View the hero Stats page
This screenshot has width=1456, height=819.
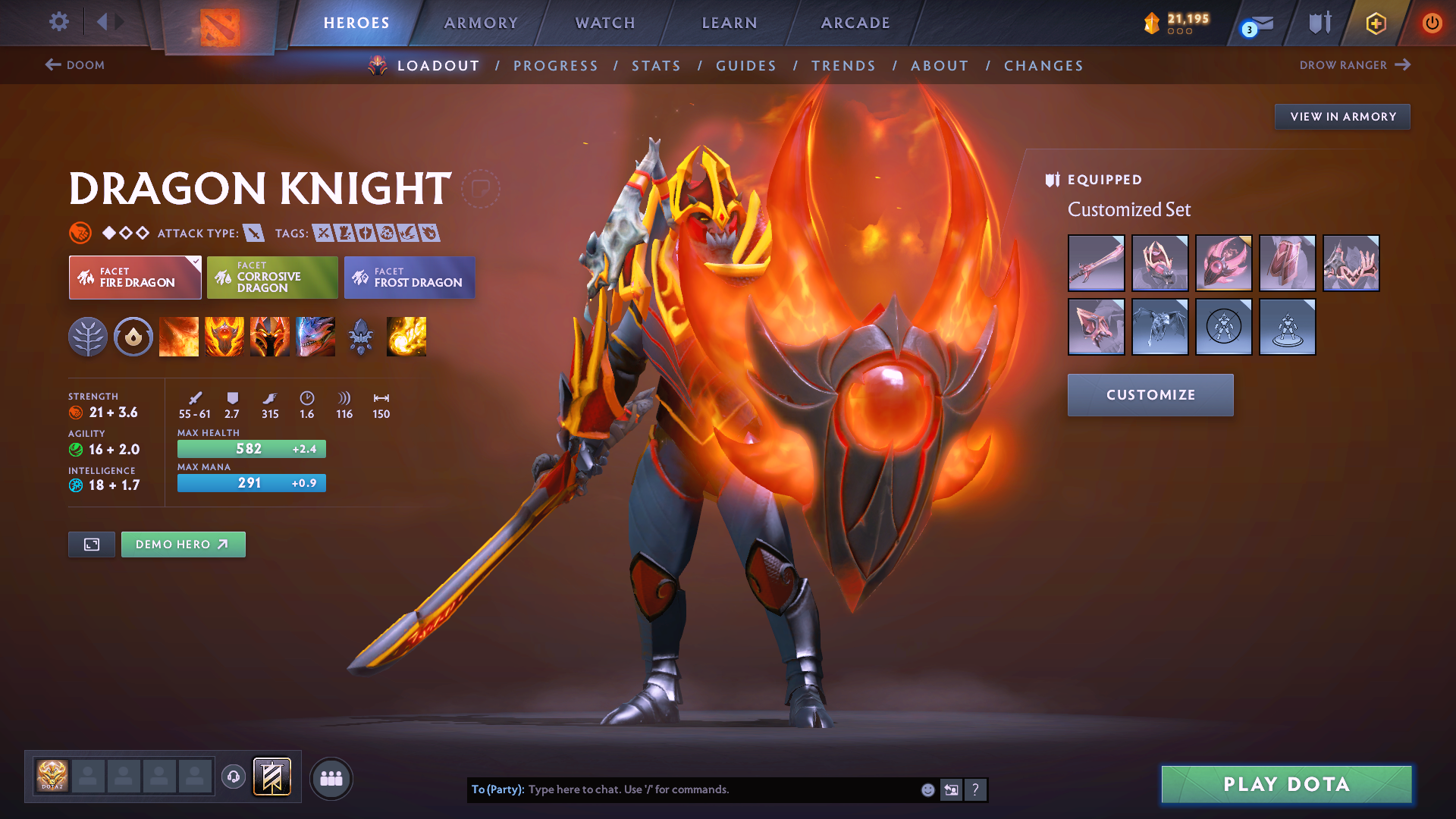pyautogui.click(x=656, y=66)
